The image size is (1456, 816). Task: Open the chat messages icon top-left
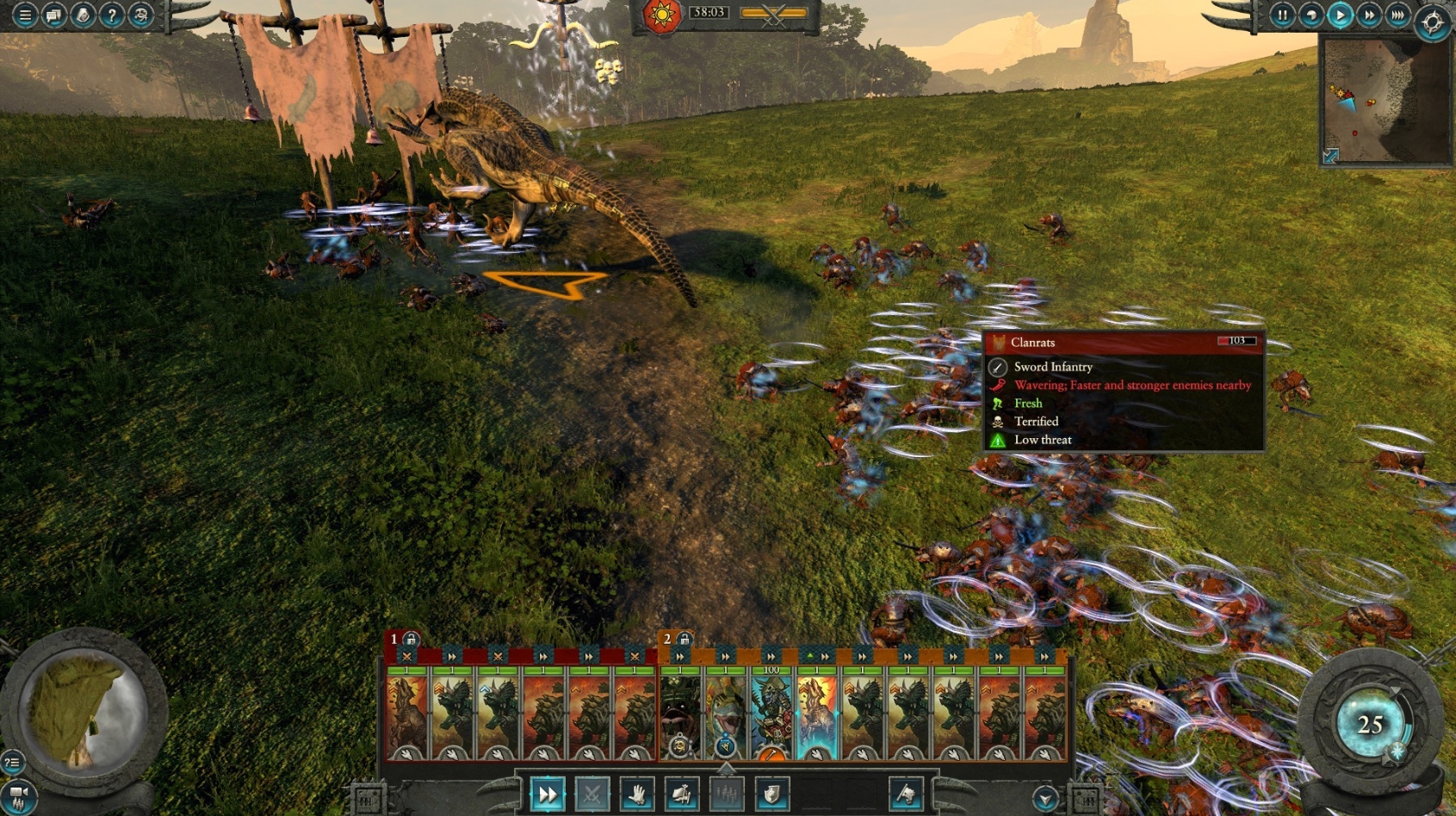click(x=53, y=15)
